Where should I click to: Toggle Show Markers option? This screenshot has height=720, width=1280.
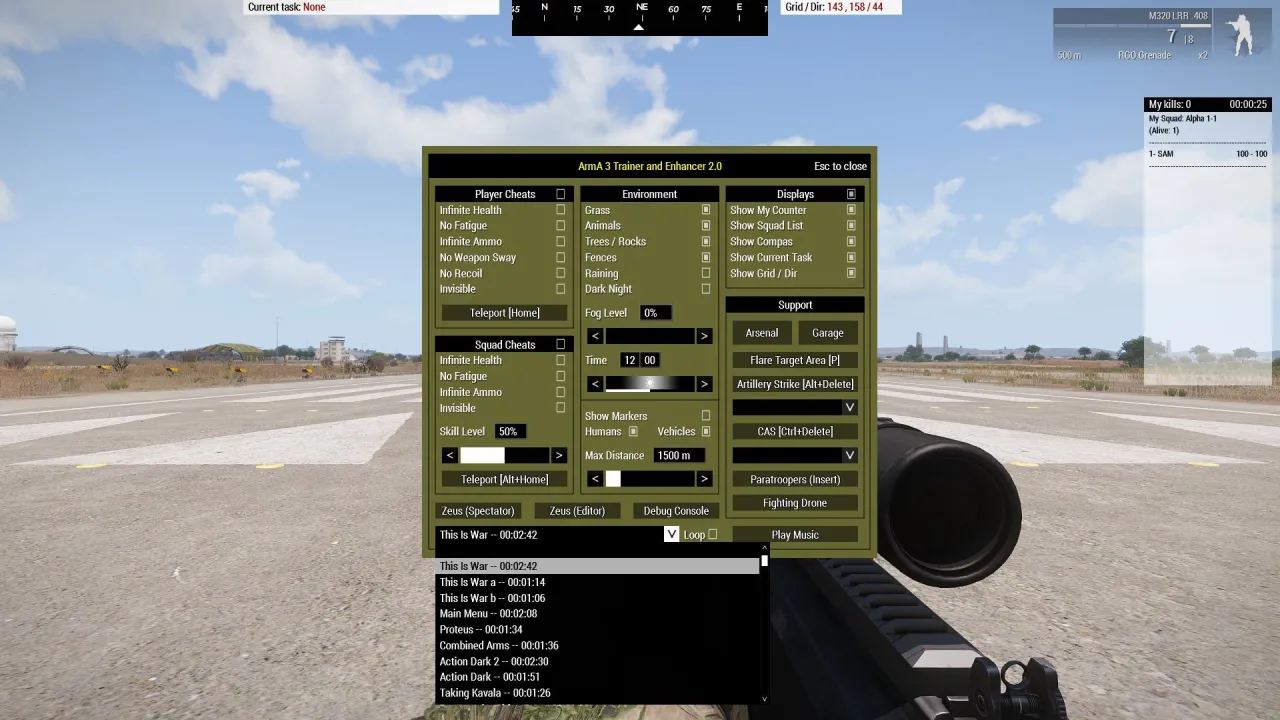pos(707,416)
